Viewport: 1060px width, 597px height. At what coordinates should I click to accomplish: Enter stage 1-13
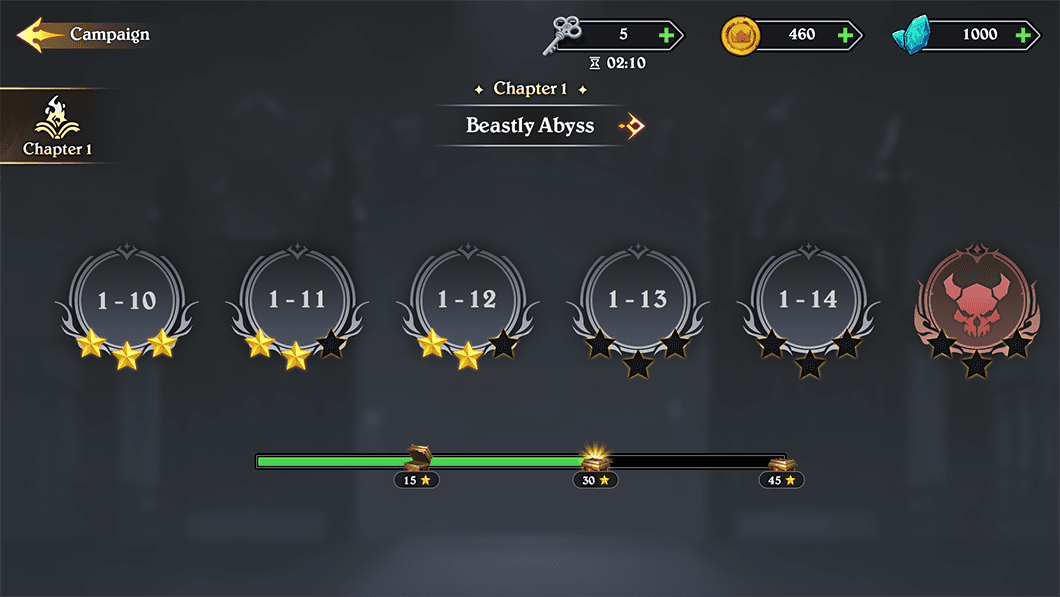point(637,301)
